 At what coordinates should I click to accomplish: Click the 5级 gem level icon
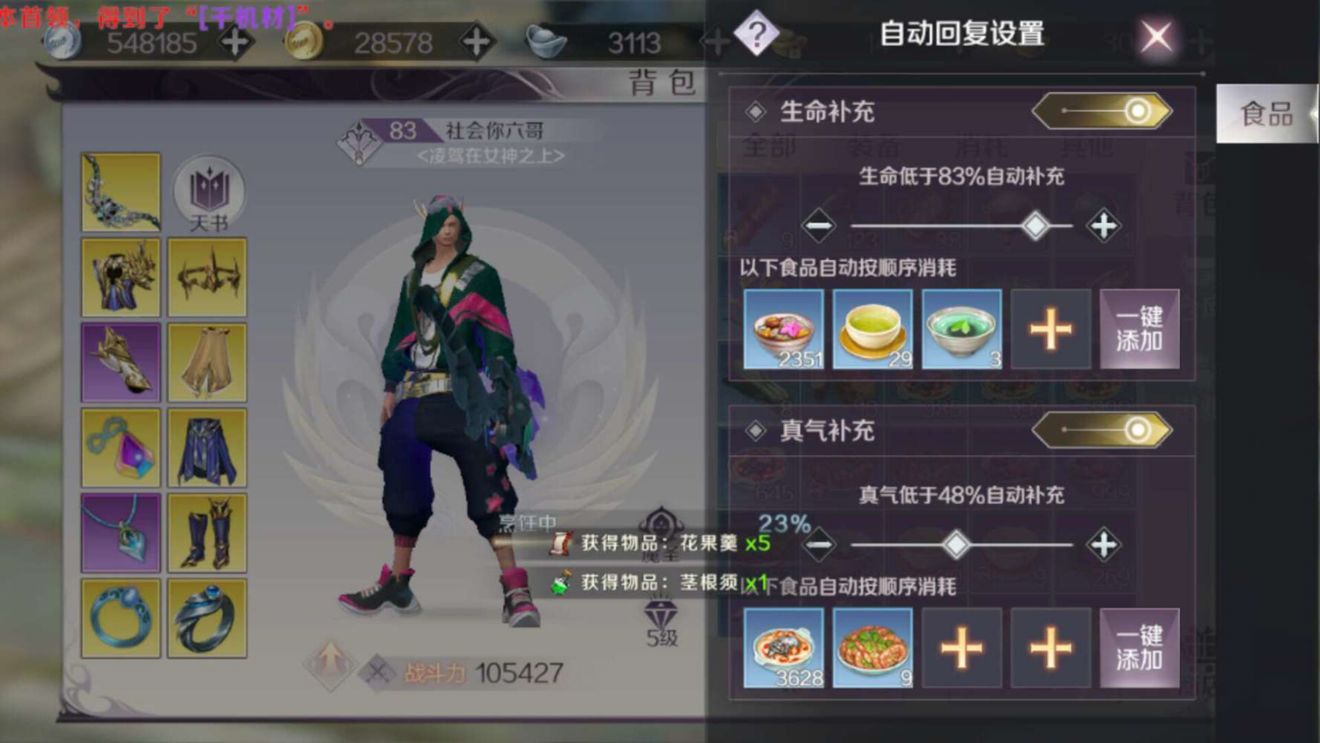click(661, 610)
